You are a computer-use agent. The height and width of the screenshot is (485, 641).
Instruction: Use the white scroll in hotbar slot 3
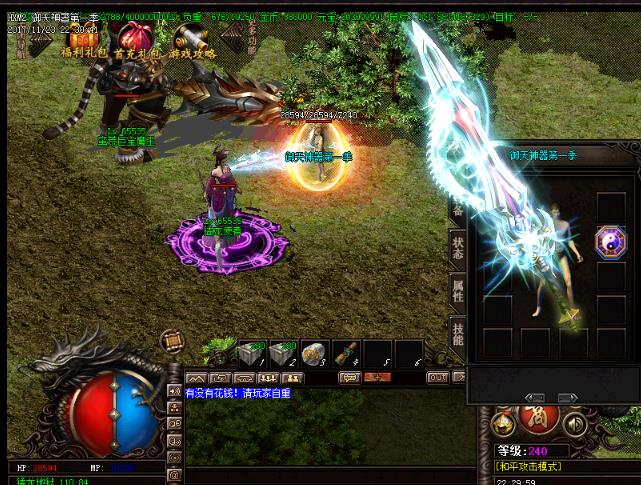point(314,353)
